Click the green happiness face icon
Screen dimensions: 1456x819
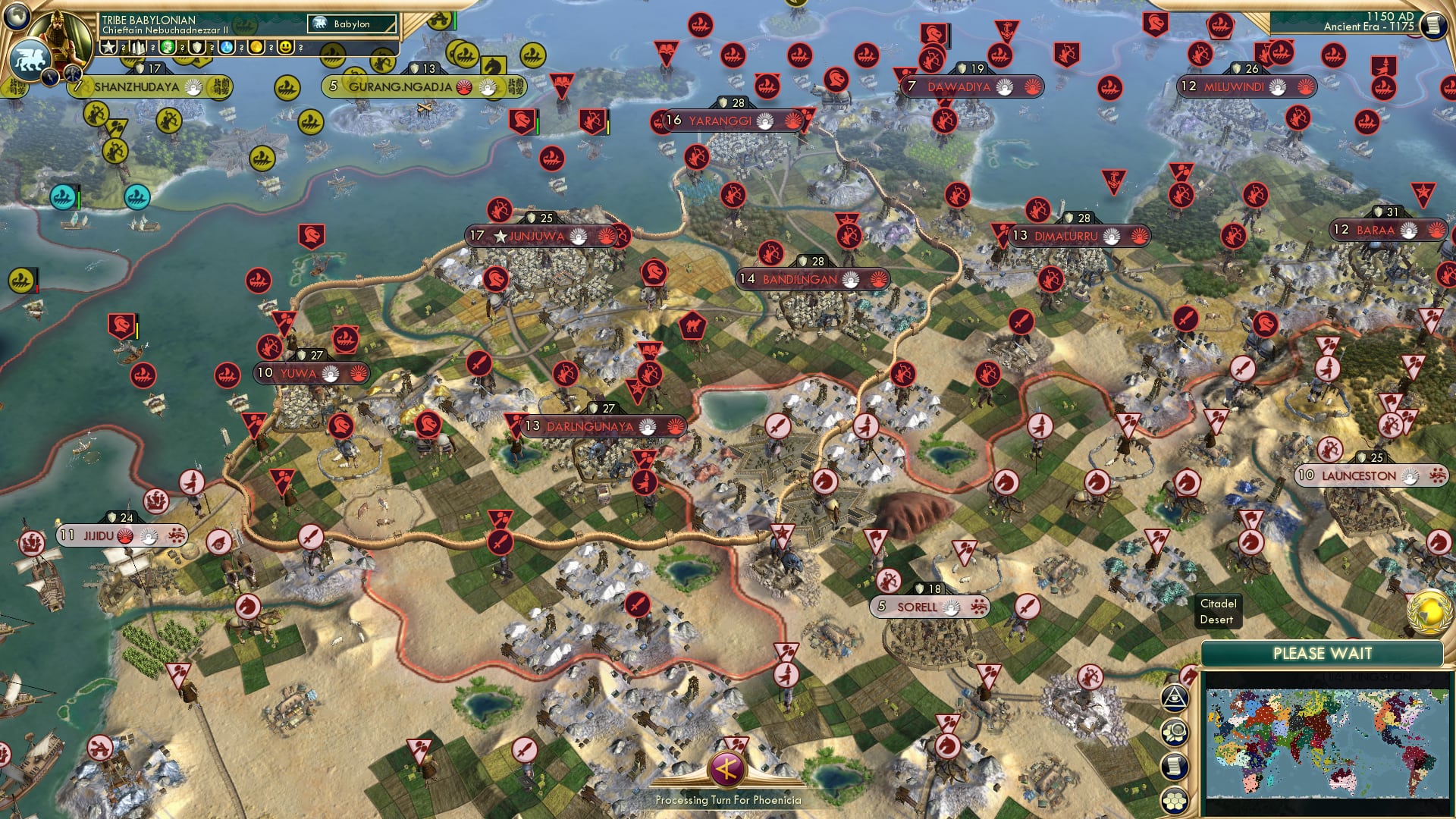(x=168, y=47)
